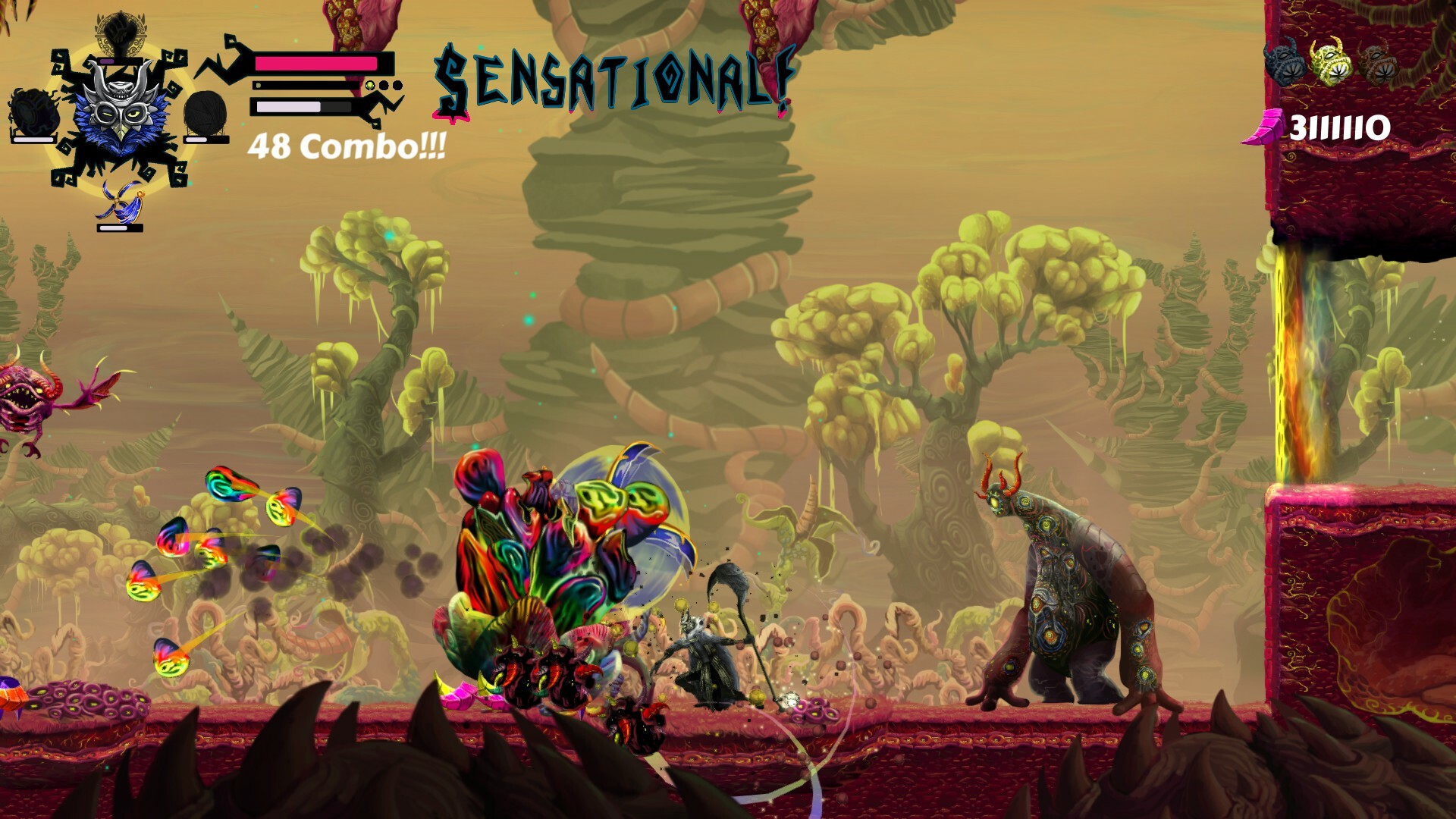Expand the cooldown bar under the left ability orb
The width and height of the screenshot is (1456, 819).
click(33, 139)
